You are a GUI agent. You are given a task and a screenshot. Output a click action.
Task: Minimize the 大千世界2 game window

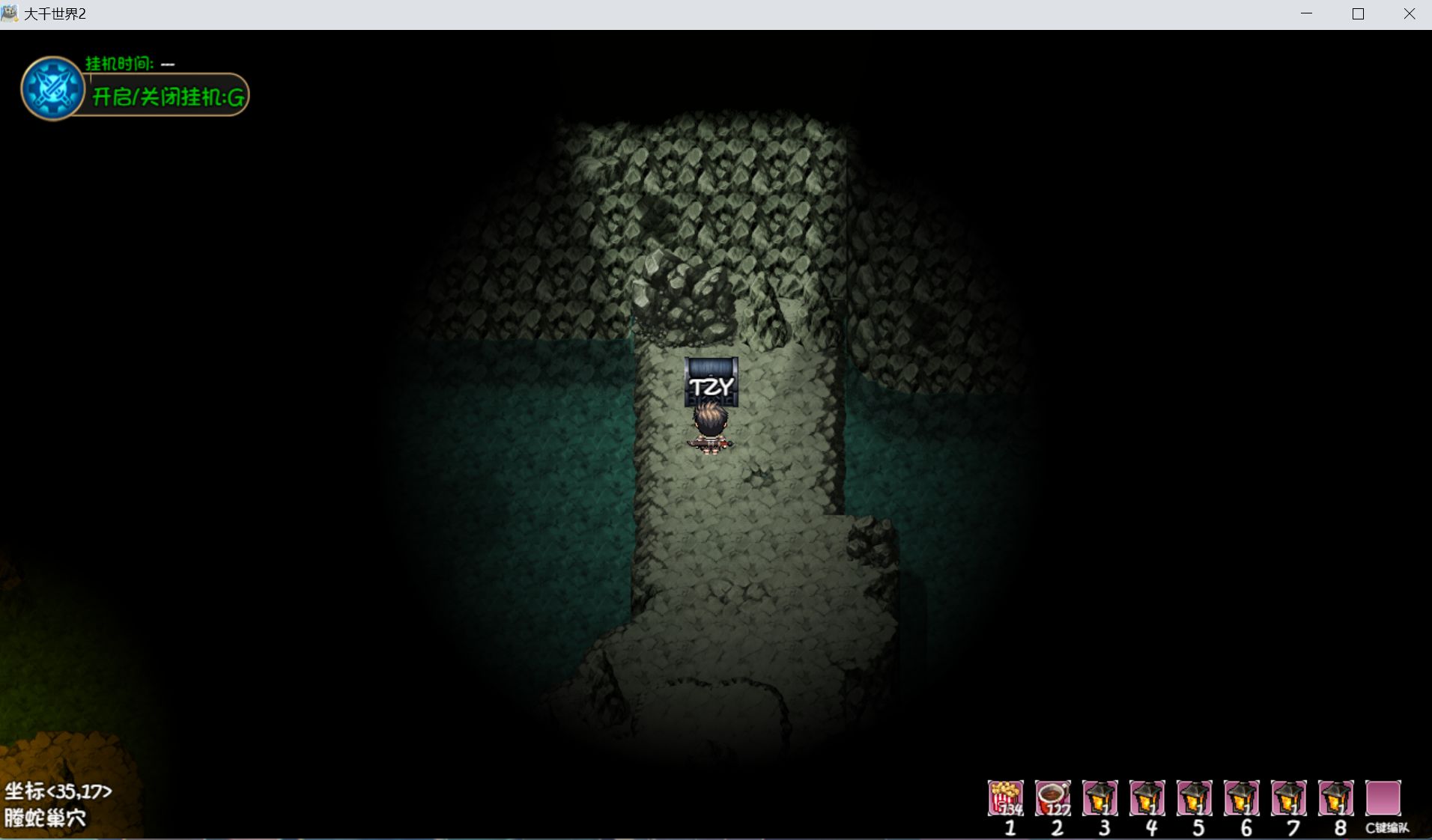point(1307,14)
